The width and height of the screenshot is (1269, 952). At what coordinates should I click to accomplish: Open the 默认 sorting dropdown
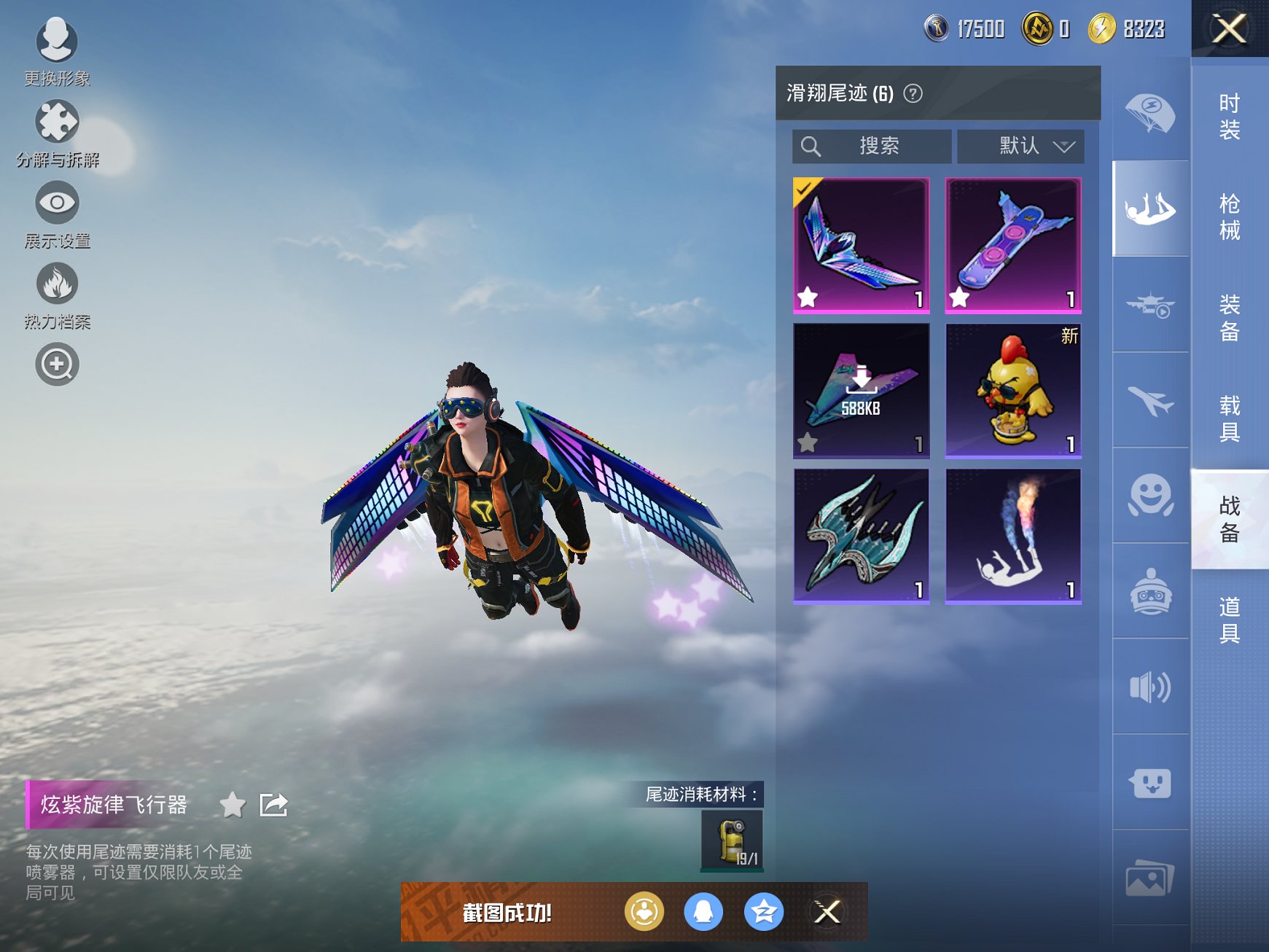click(1020, 146)
